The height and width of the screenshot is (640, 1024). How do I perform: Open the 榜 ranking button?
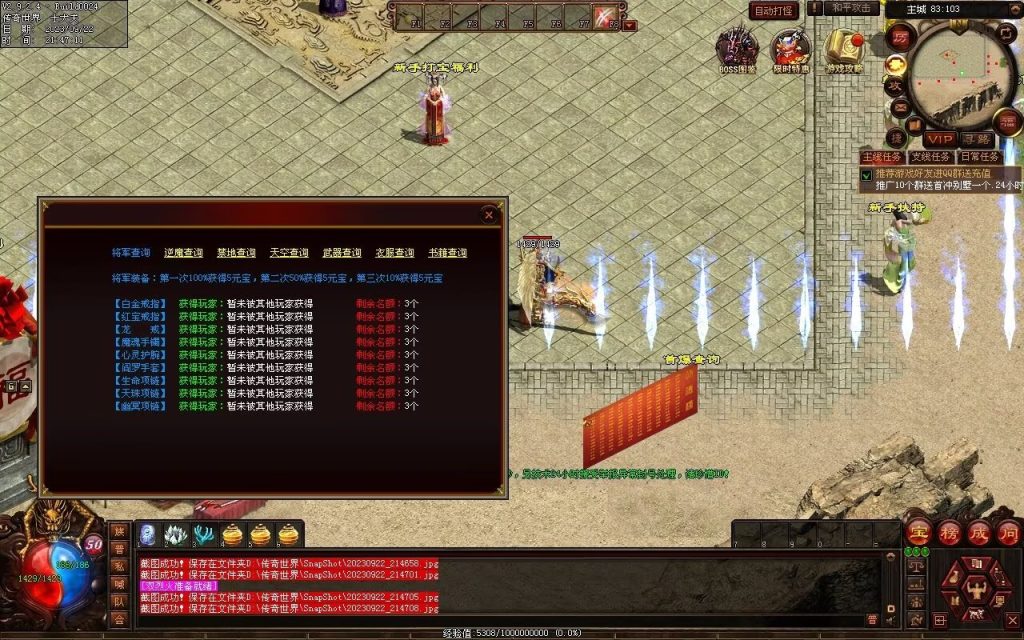coord(949,533)
